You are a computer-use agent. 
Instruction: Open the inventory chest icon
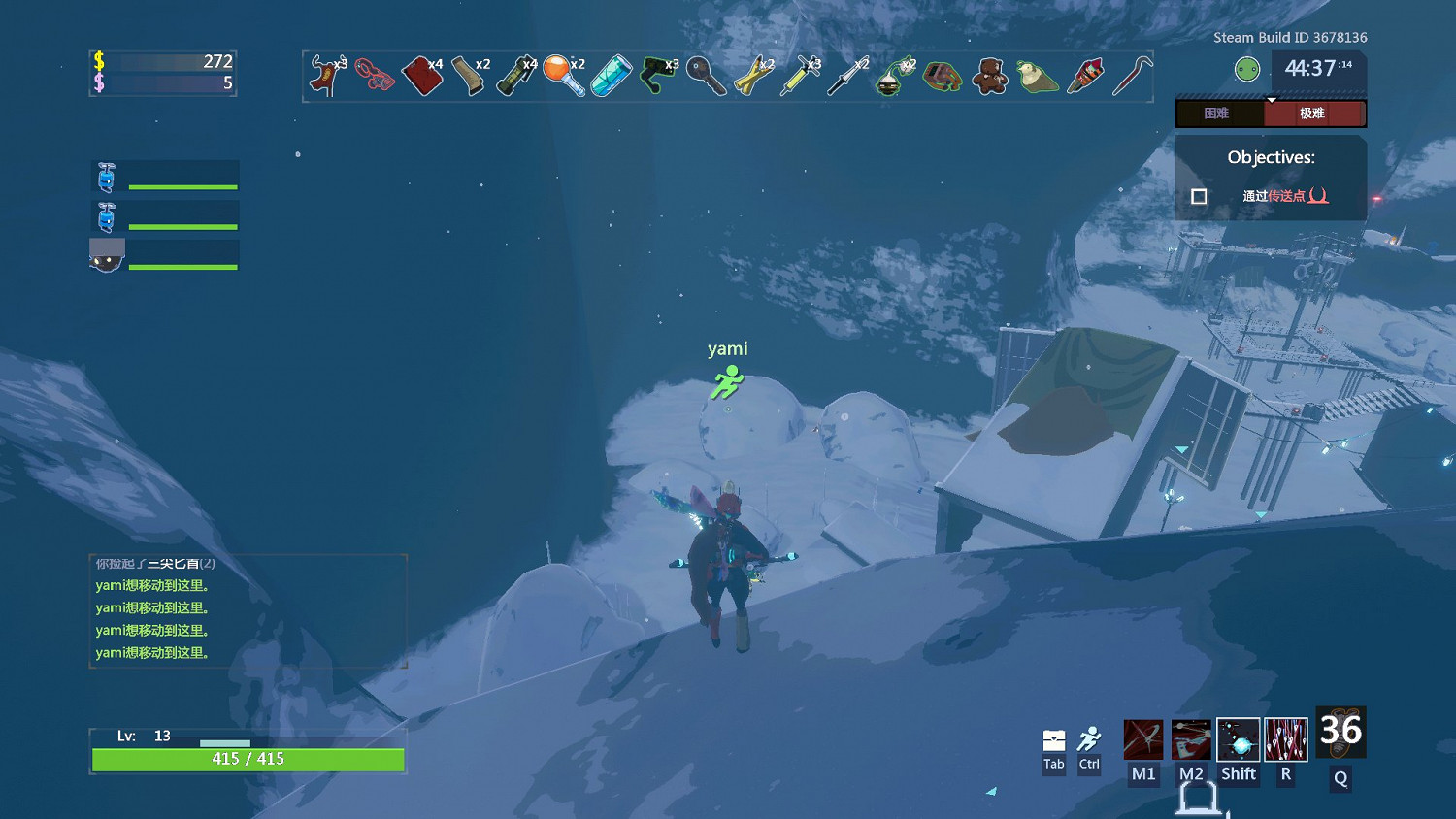tap(1054, 741)
